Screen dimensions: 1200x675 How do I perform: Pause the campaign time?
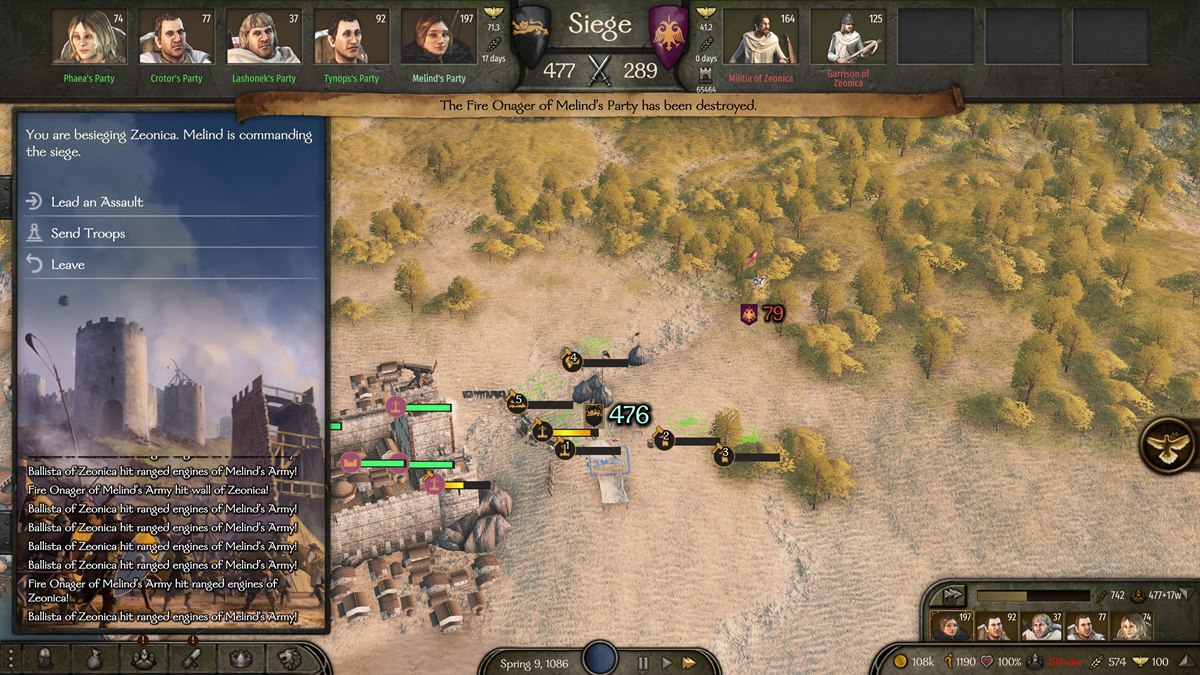coord(644,662)
